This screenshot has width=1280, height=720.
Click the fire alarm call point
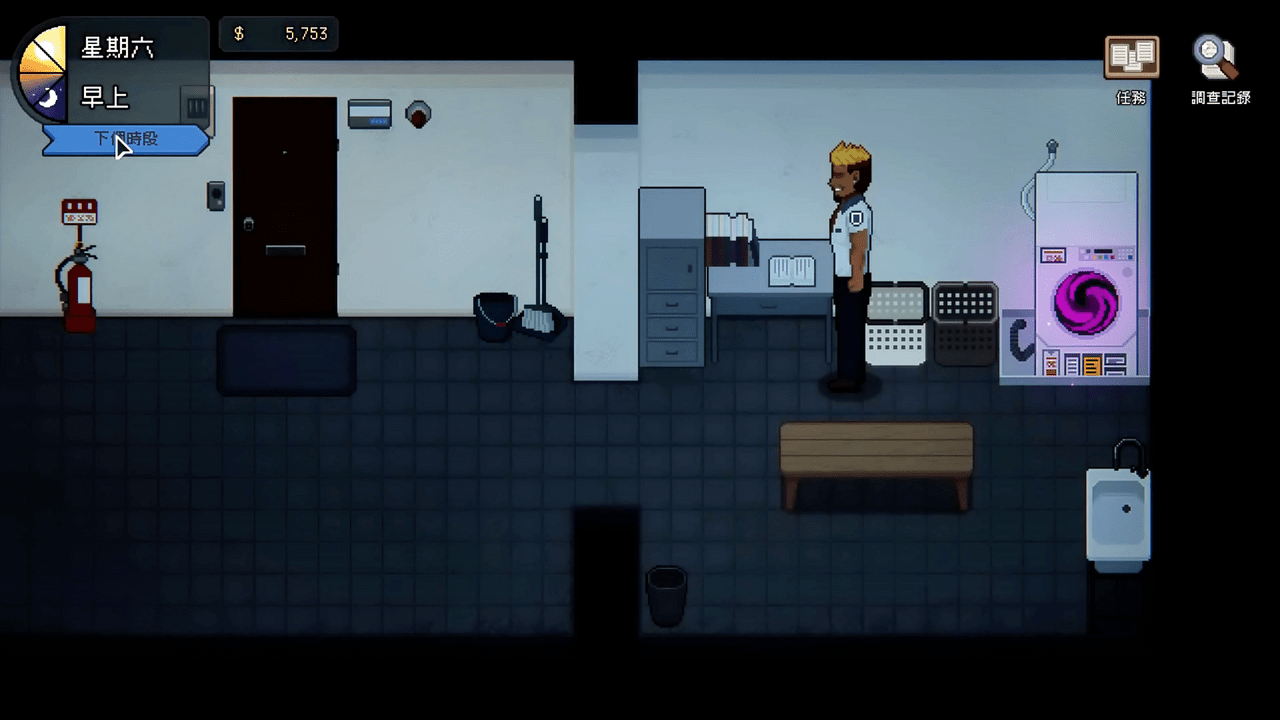coord(79,211)
